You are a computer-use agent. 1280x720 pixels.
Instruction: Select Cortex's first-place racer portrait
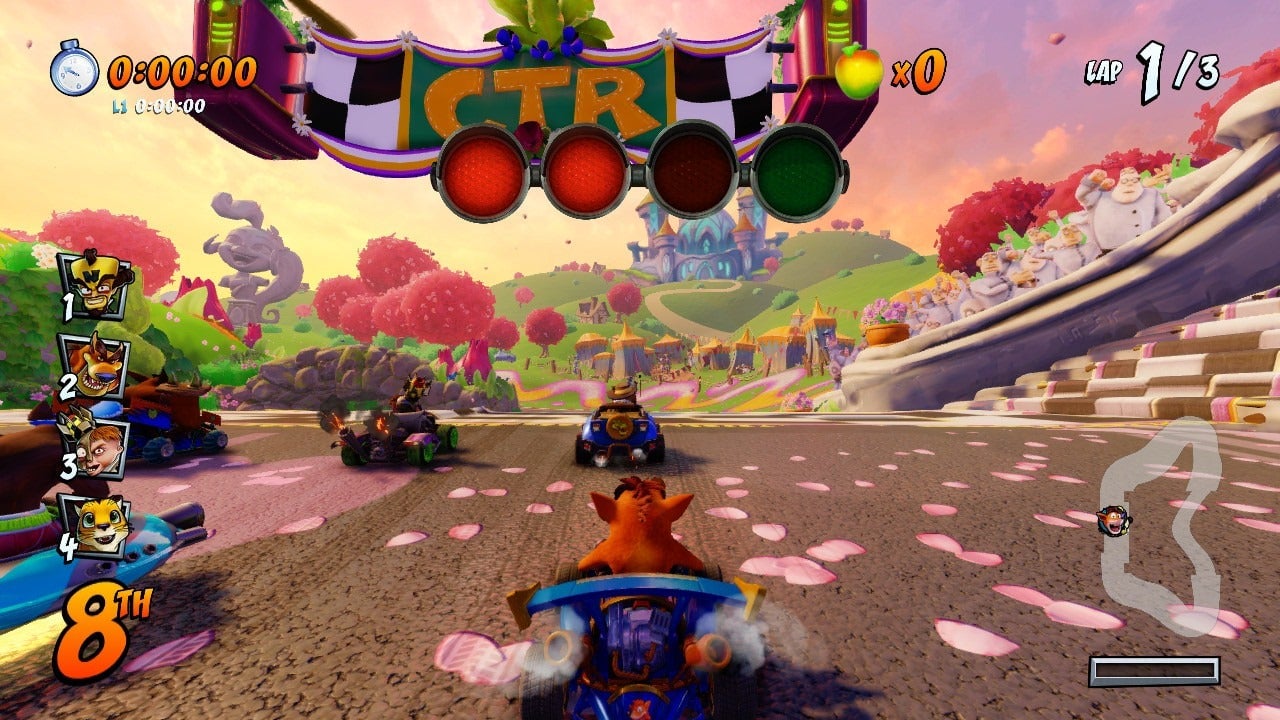[x=96, y=285]
